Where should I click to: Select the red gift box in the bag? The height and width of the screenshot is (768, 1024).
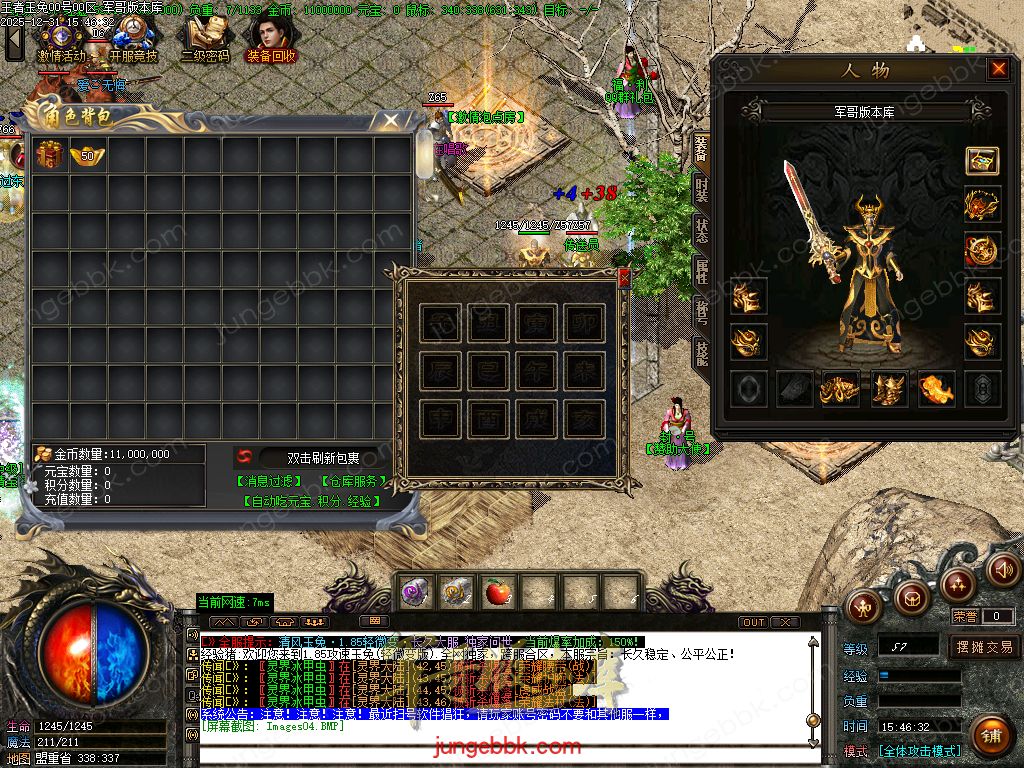click(50, 155)
